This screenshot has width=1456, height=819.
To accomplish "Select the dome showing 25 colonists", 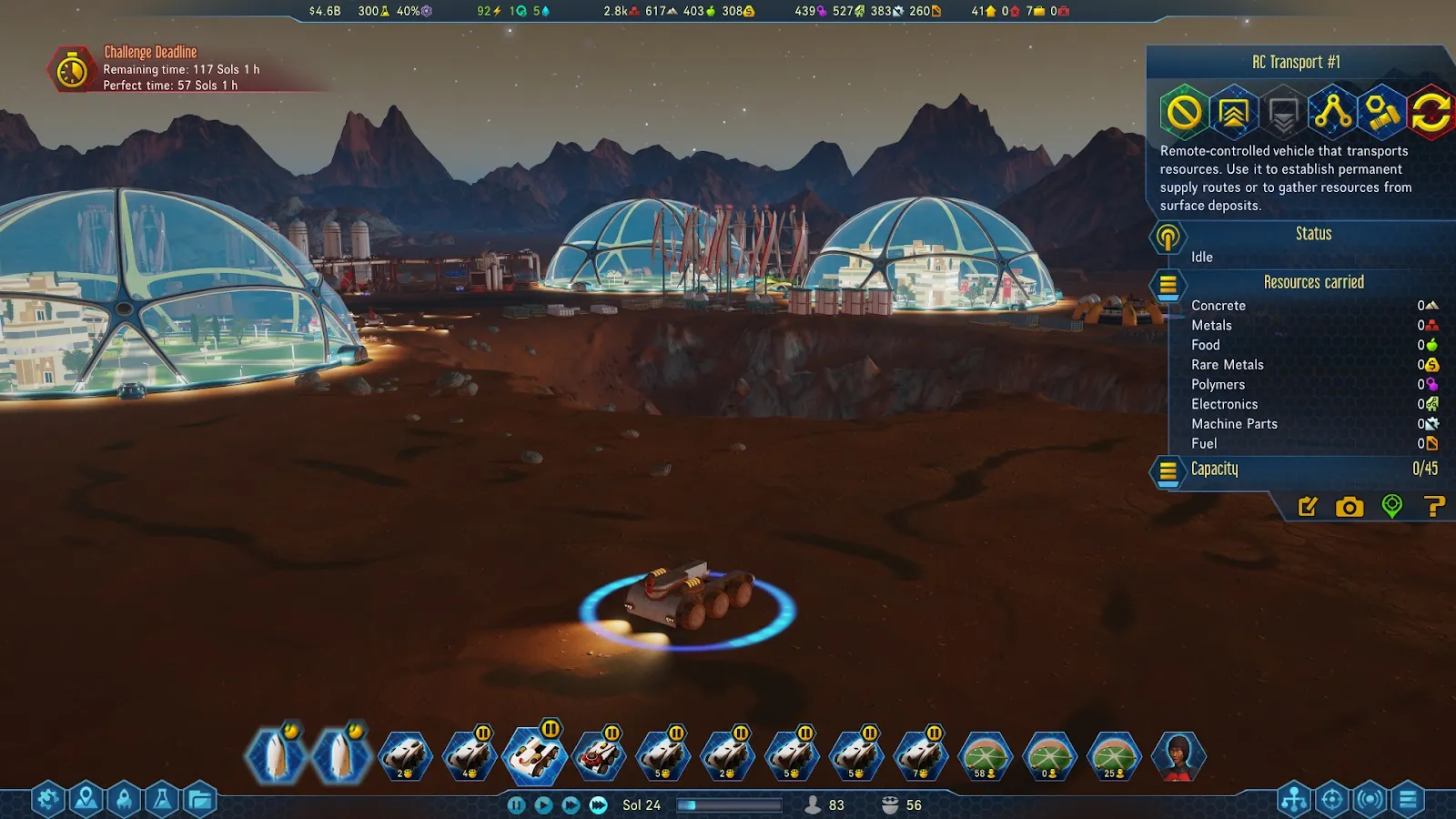I will point(1115,756).
